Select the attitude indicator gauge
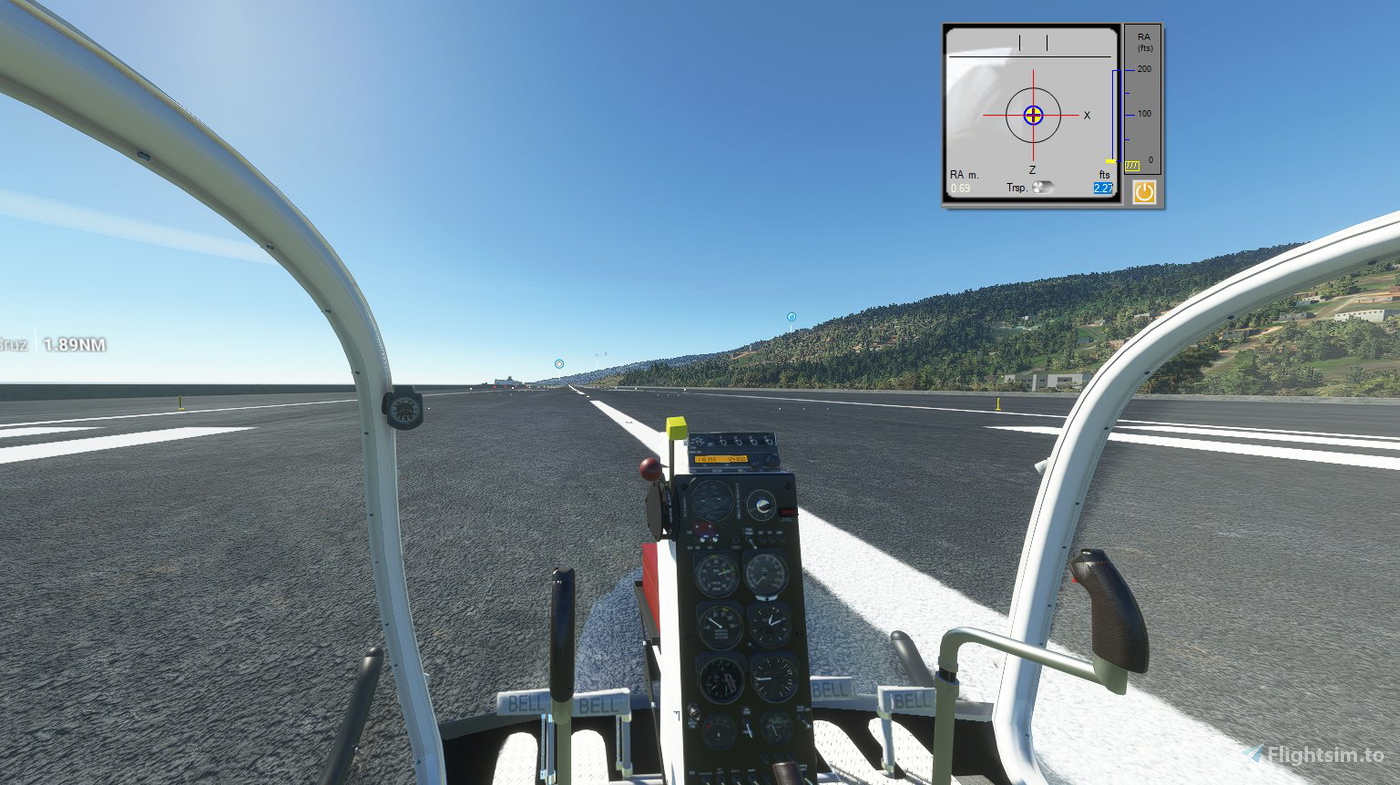This screenshot has height=785, width=1400. point(711,502)
